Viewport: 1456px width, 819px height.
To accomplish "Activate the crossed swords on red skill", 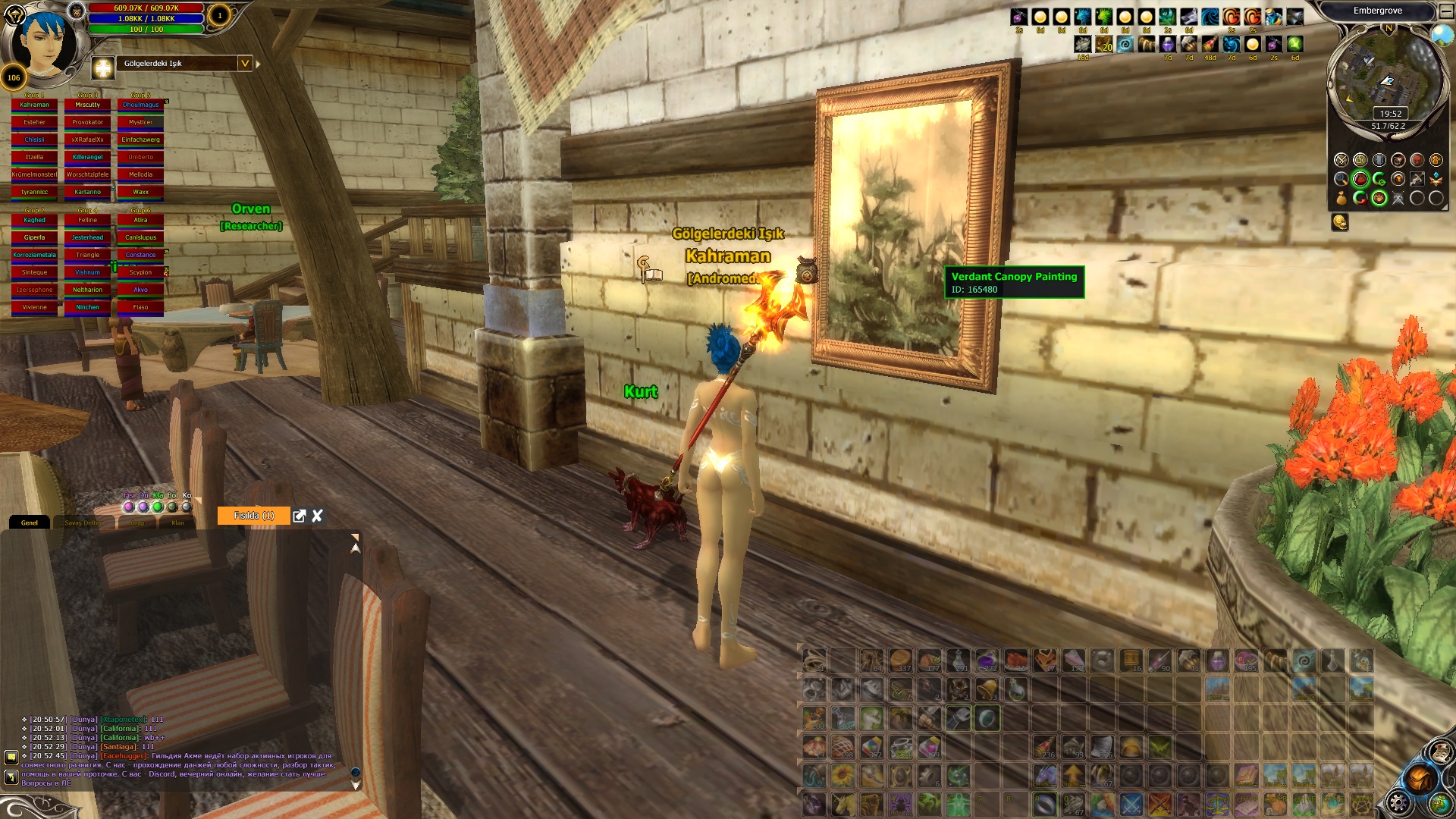I will tap(1159, 803).
